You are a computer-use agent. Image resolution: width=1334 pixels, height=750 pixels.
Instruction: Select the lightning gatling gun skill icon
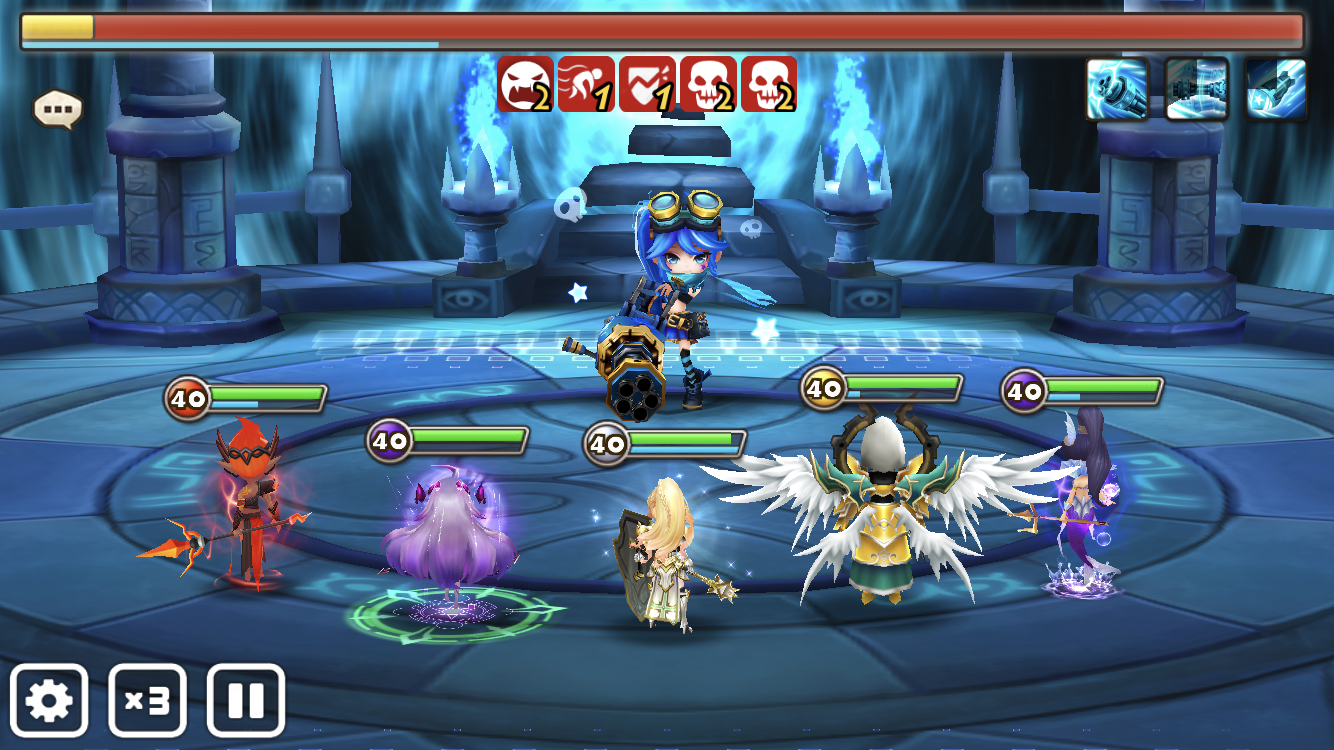(1117, 89)
